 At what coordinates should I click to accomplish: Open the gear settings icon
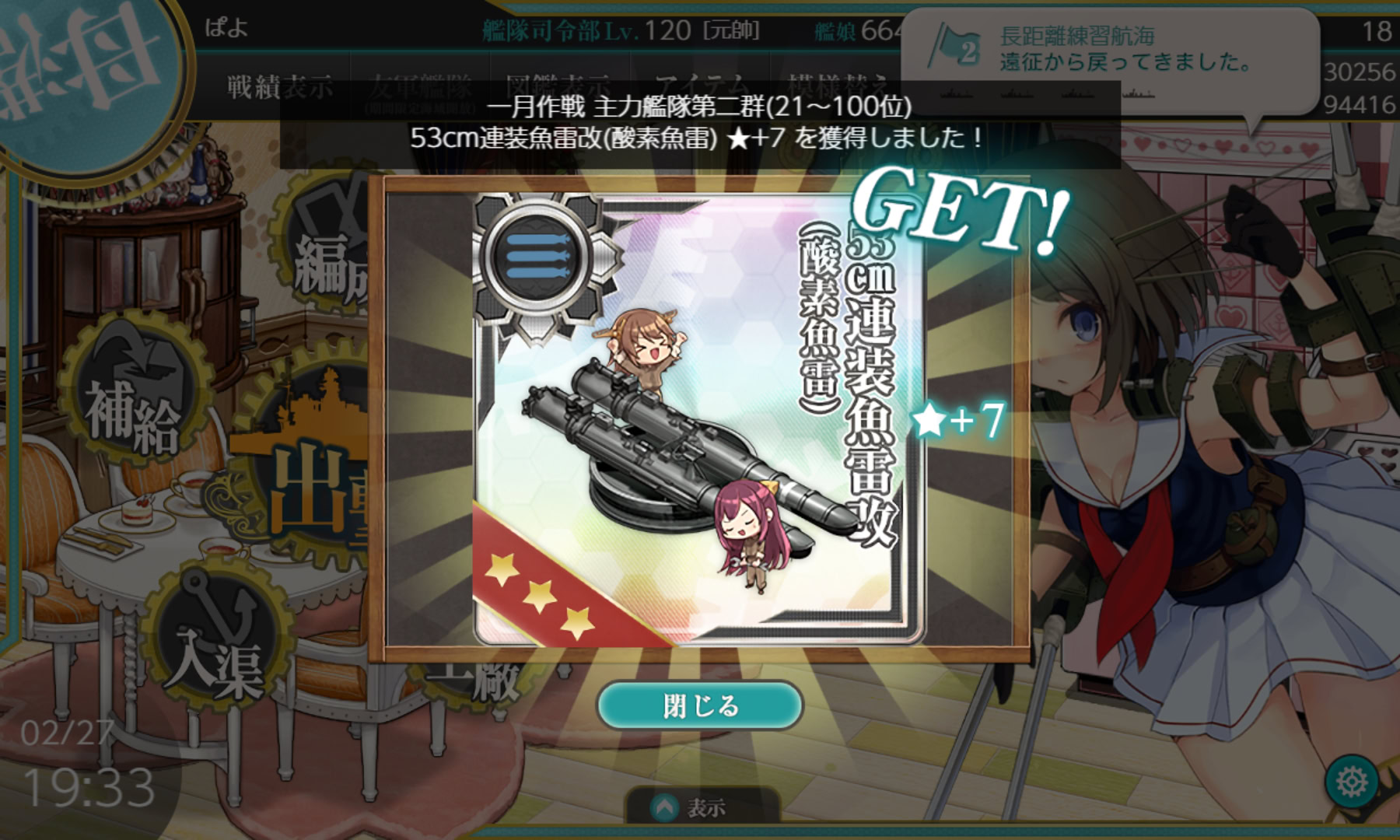click(1352, 780)
